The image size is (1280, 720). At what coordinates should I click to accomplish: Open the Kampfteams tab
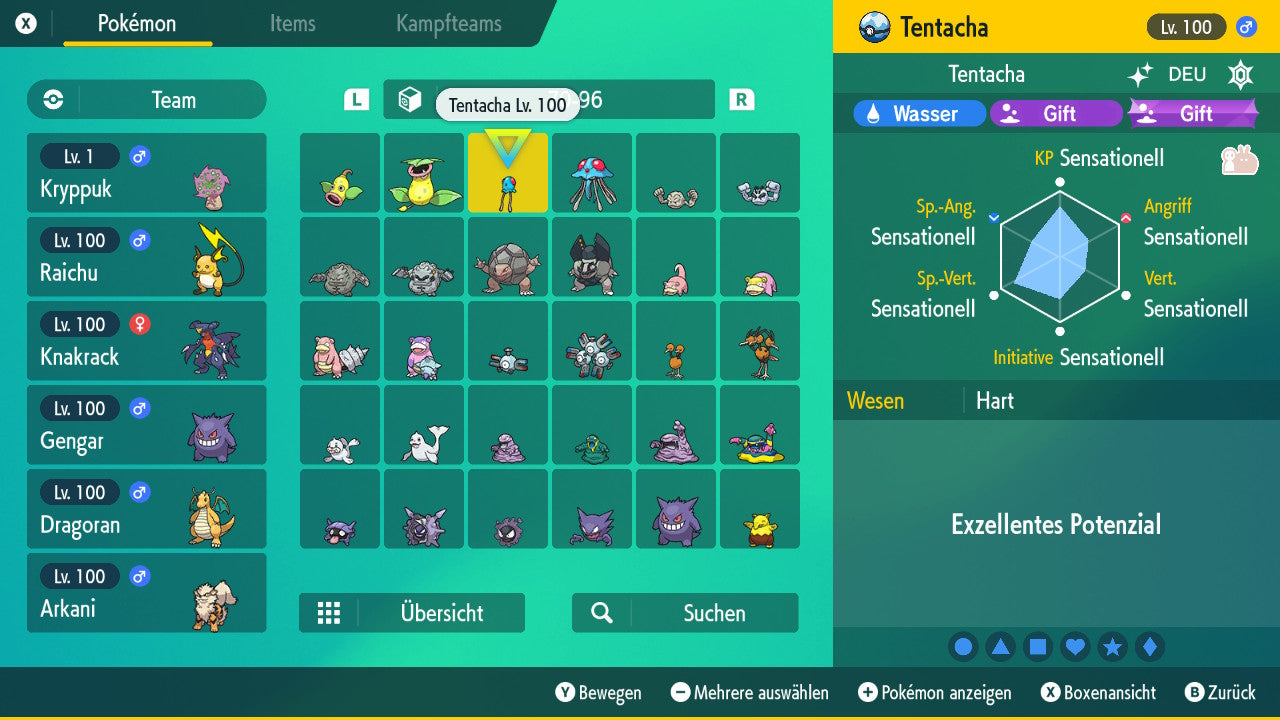[447, 24]
